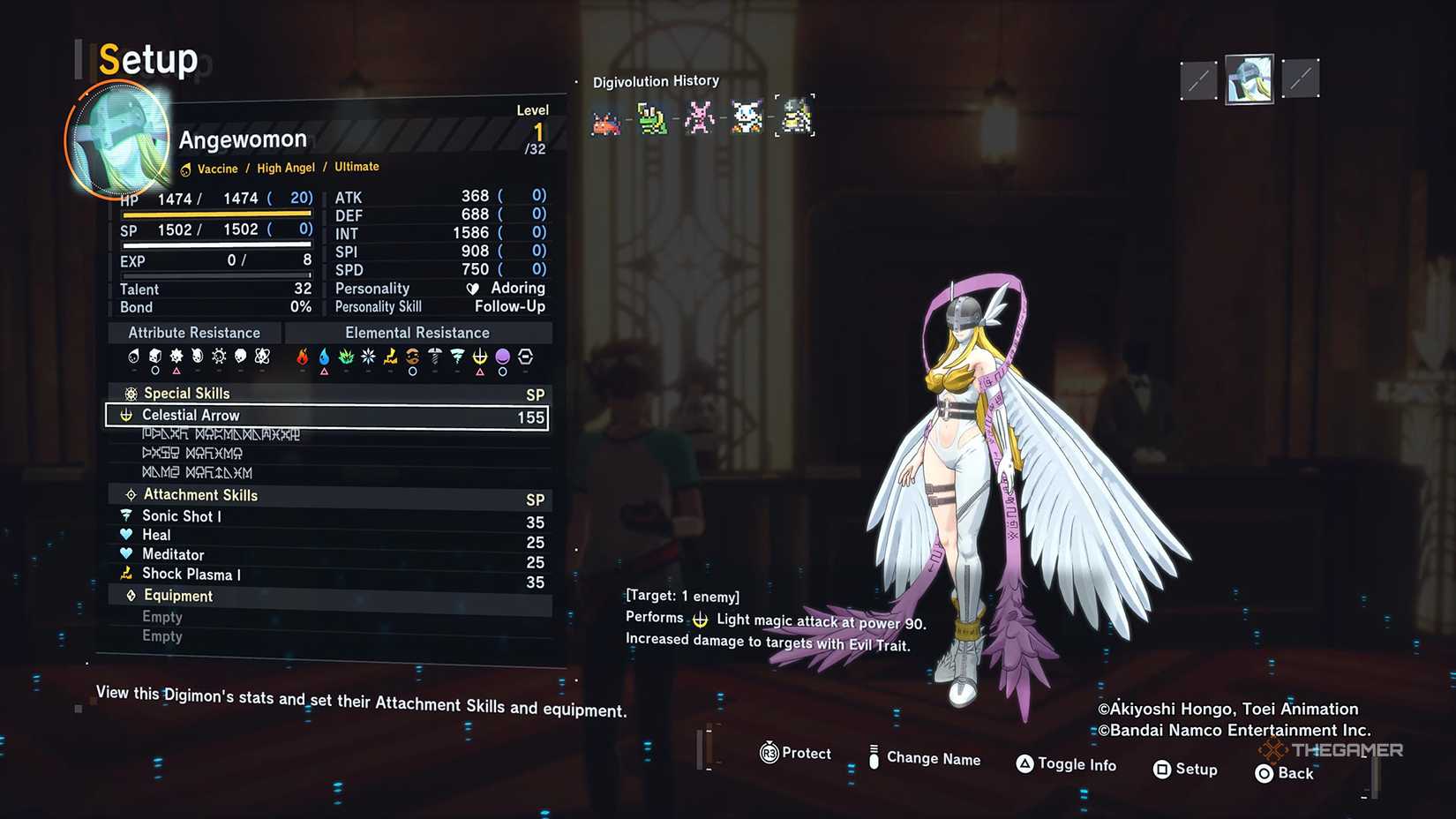Select the lightning elemental resistance icon
This screenshot has height=819, width=1456.
[x=390, y=357]
